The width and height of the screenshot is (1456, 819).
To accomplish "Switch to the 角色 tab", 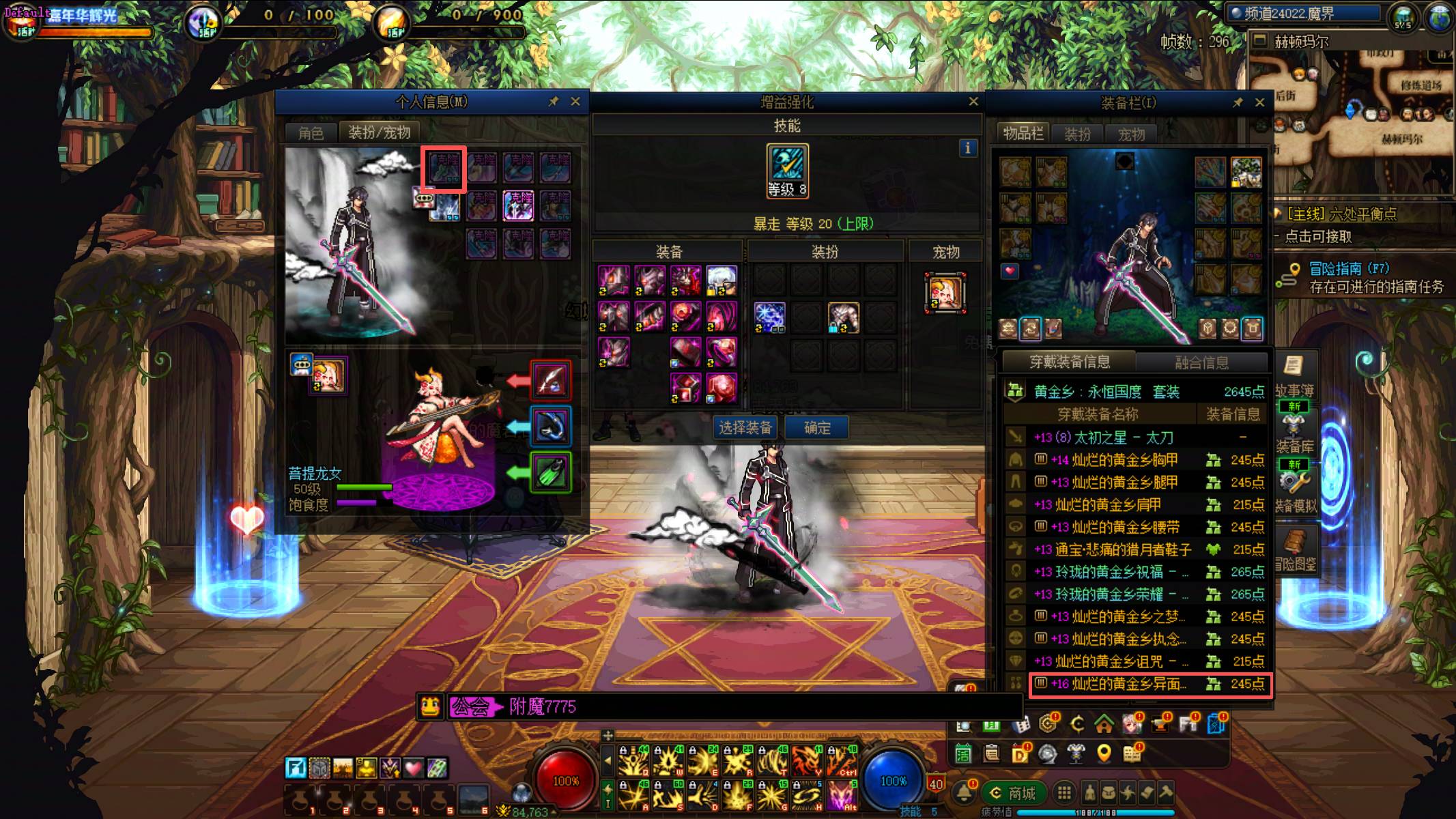I will coord(311,132).
